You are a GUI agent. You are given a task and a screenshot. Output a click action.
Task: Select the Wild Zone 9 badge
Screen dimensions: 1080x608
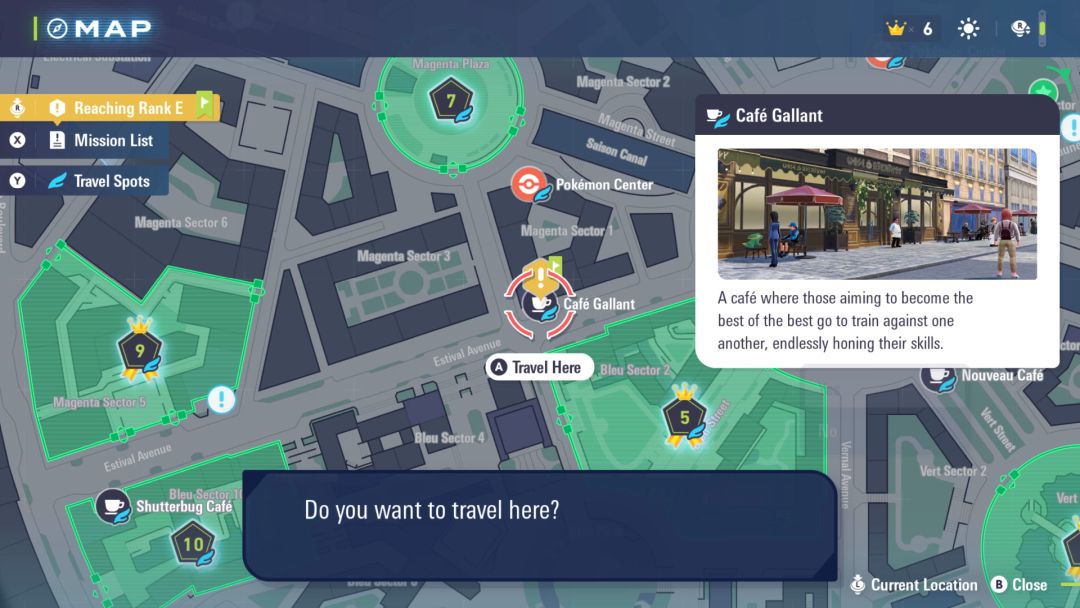140,351
